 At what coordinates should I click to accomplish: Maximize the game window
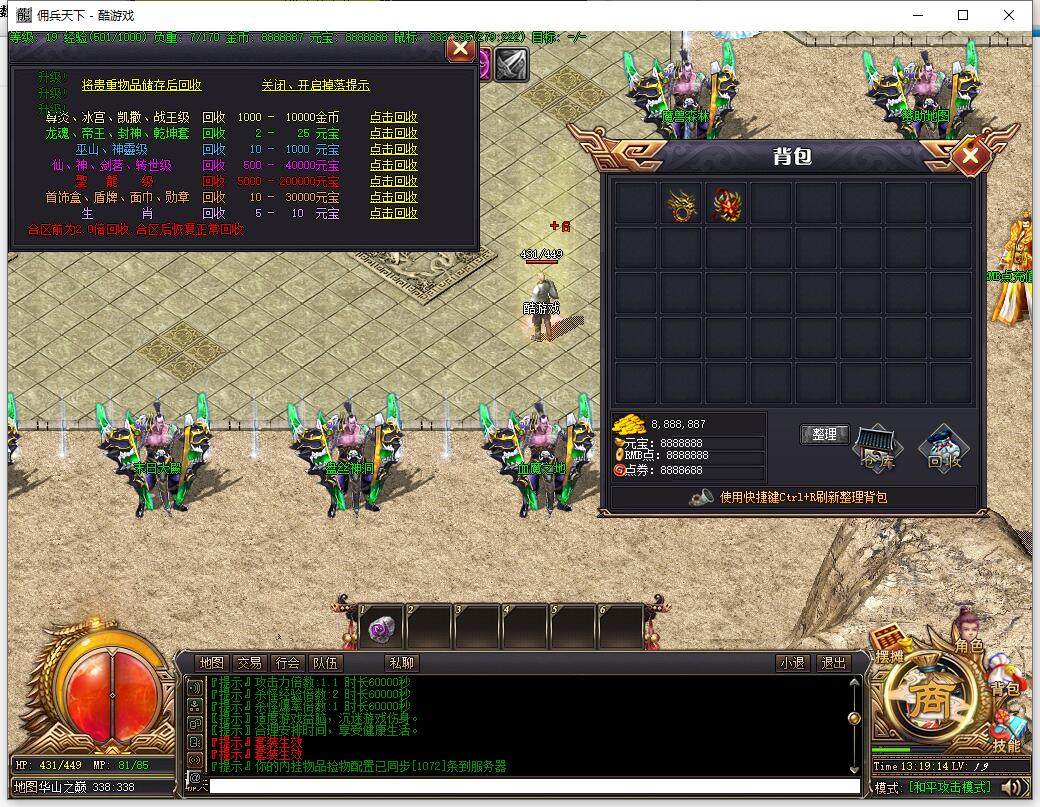tap(963, 15)
